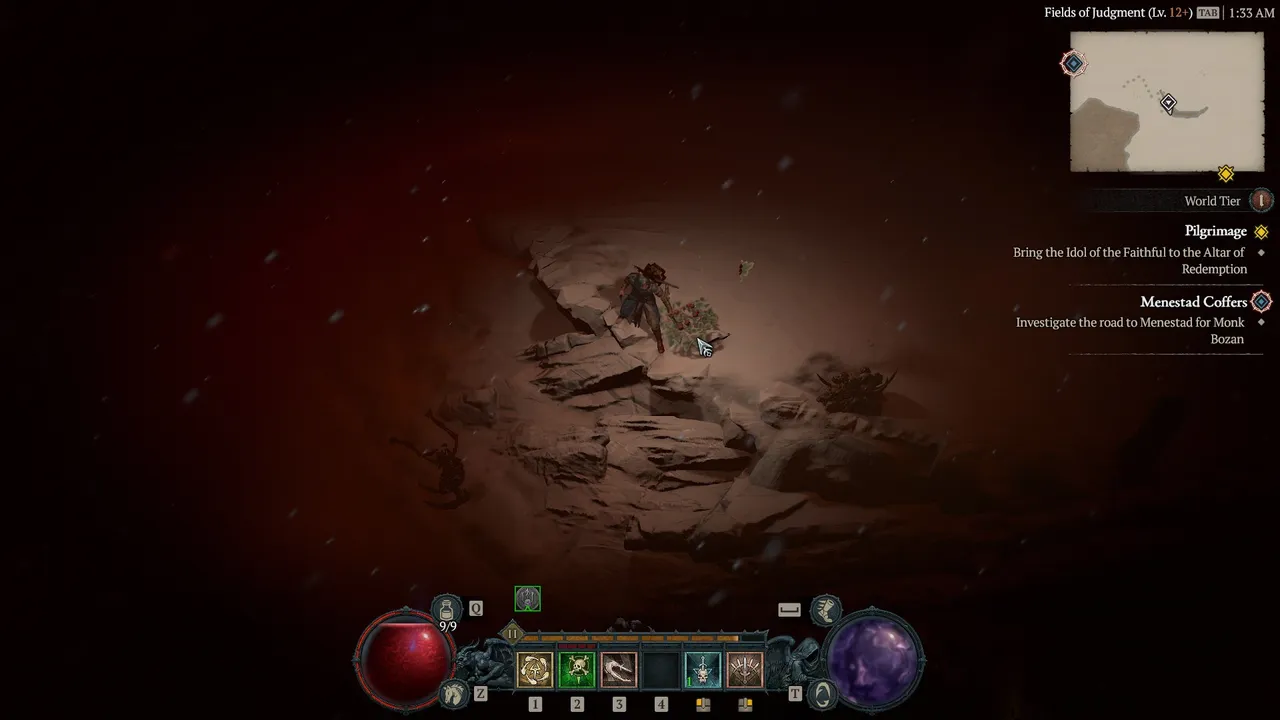Activate the teal skull-and-sword skill
1280x720 pixels.
click(x=703, y=670)
